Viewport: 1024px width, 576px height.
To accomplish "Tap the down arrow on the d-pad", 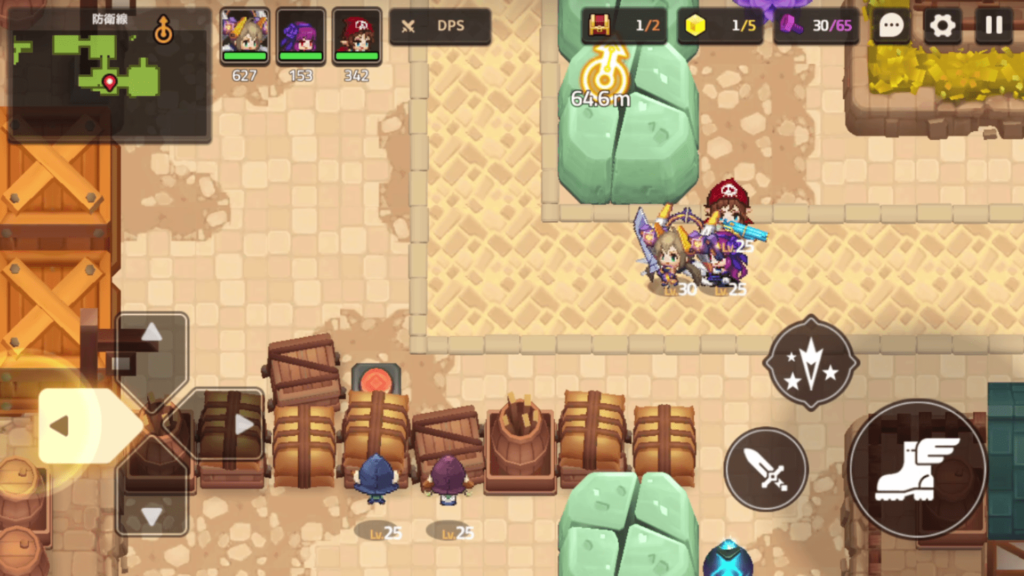I will [x=151, y=516].
